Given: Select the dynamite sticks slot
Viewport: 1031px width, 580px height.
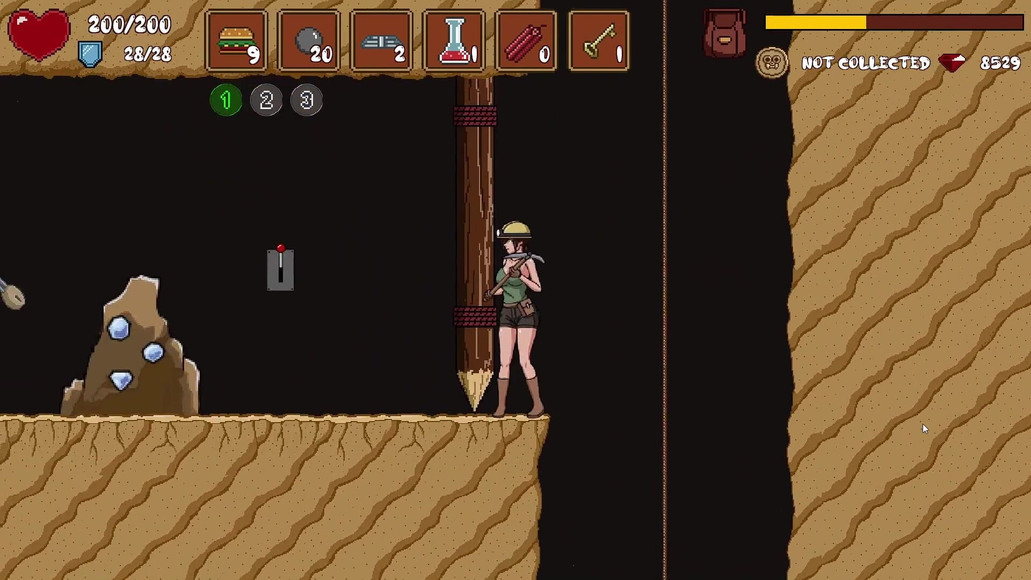Looking at the screenshot, I should tap(526, 41).
